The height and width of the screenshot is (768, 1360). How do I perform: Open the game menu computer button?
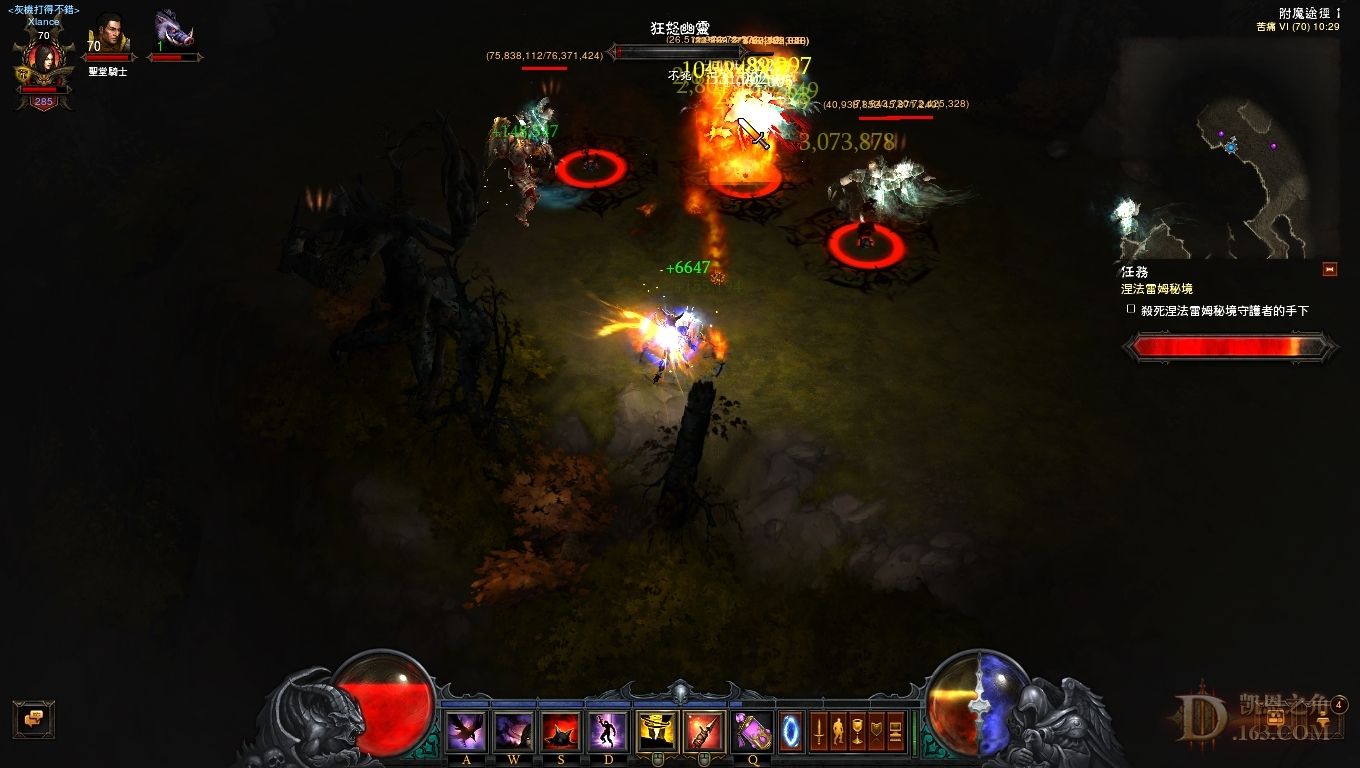point(895,731)
